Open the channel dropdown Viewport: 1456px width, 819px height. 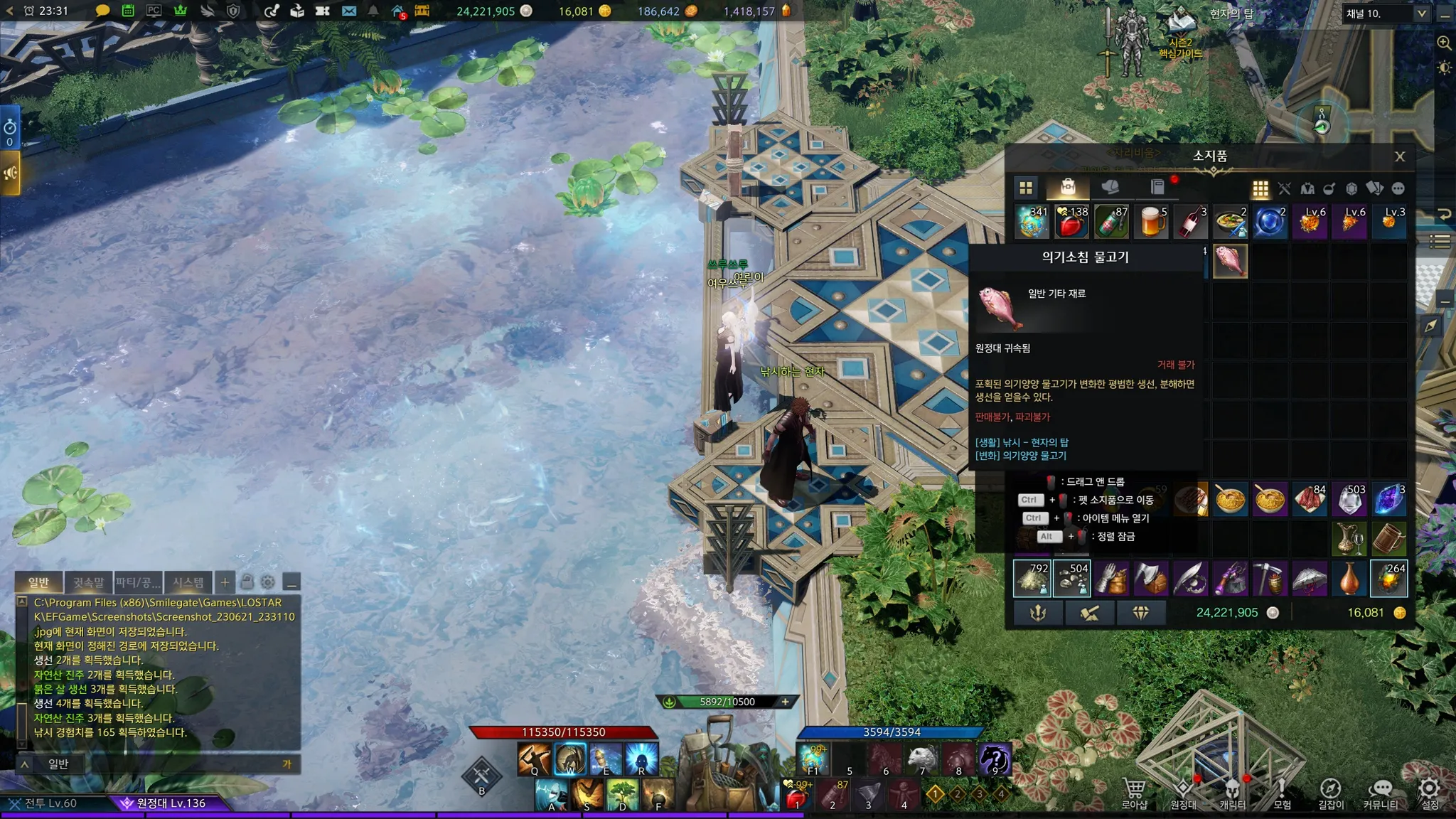(x=1420, y=14)
